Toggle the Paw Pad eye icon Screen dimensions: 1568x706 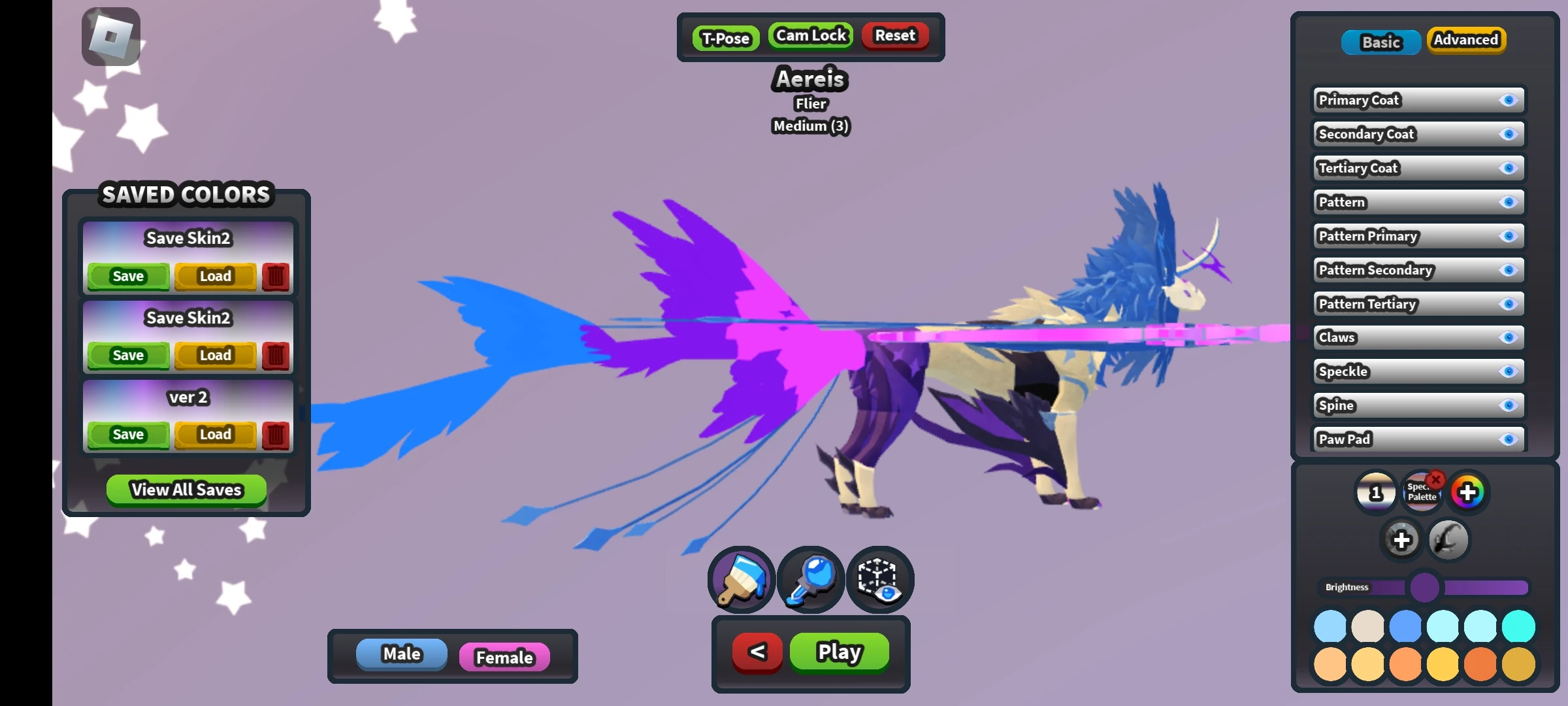click(1508, 439)
